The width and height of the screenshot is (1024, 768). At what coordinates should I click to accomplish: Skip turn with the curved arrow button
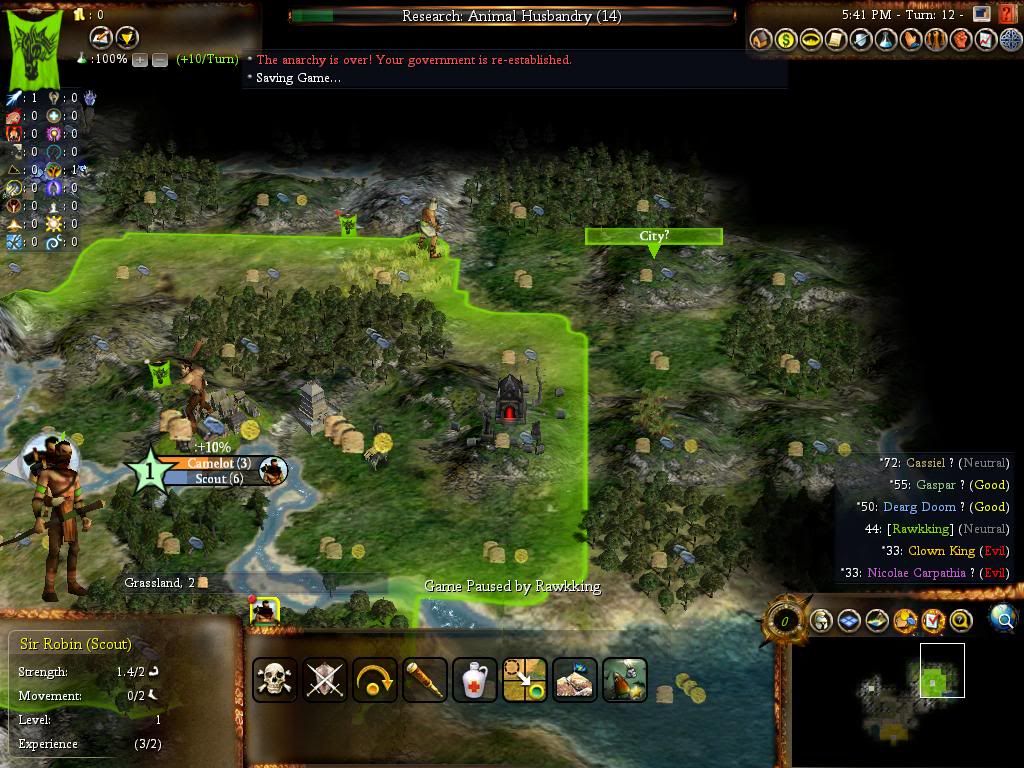point(374,680)
